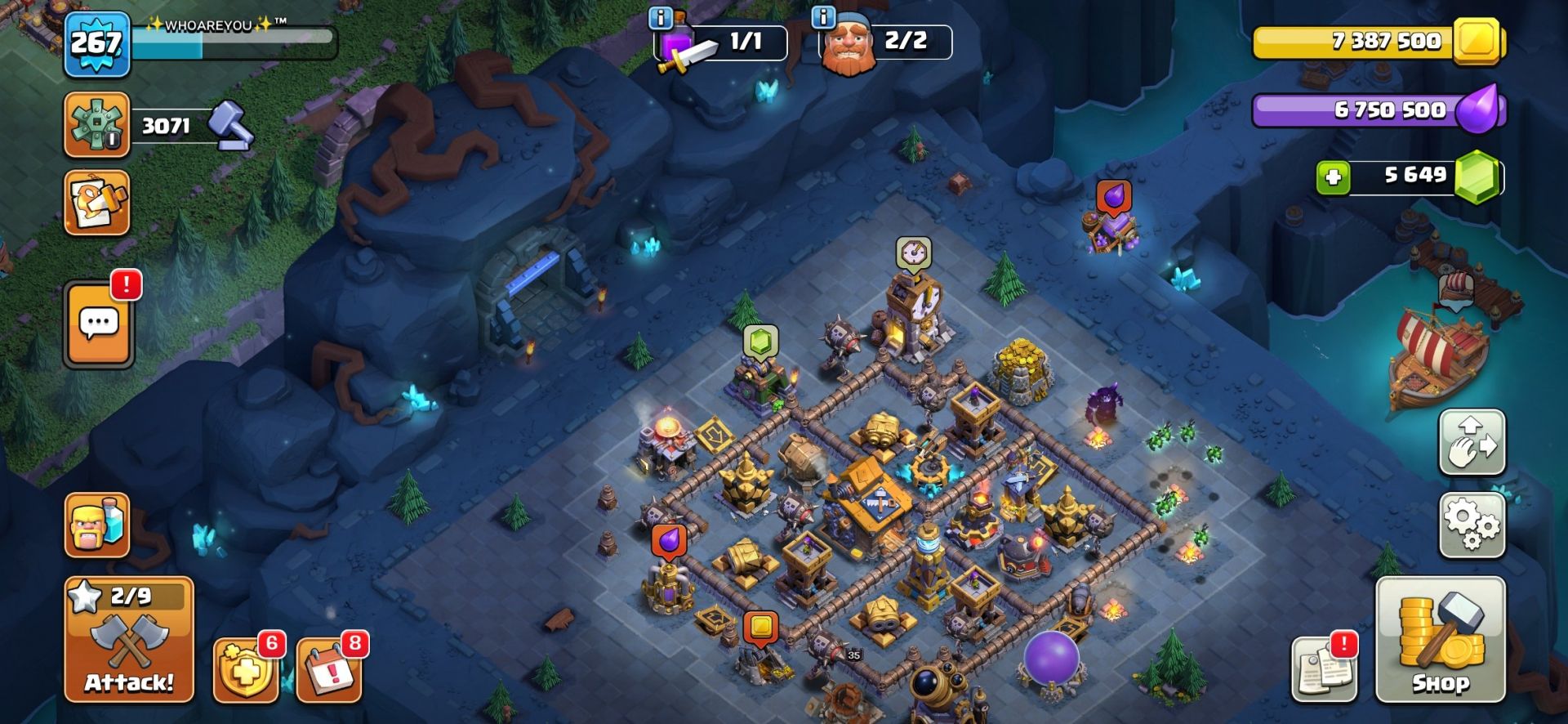The height and width of the screenshot is (724, 1568).
Task: Open the Shop
Action: pos(1440,640)
